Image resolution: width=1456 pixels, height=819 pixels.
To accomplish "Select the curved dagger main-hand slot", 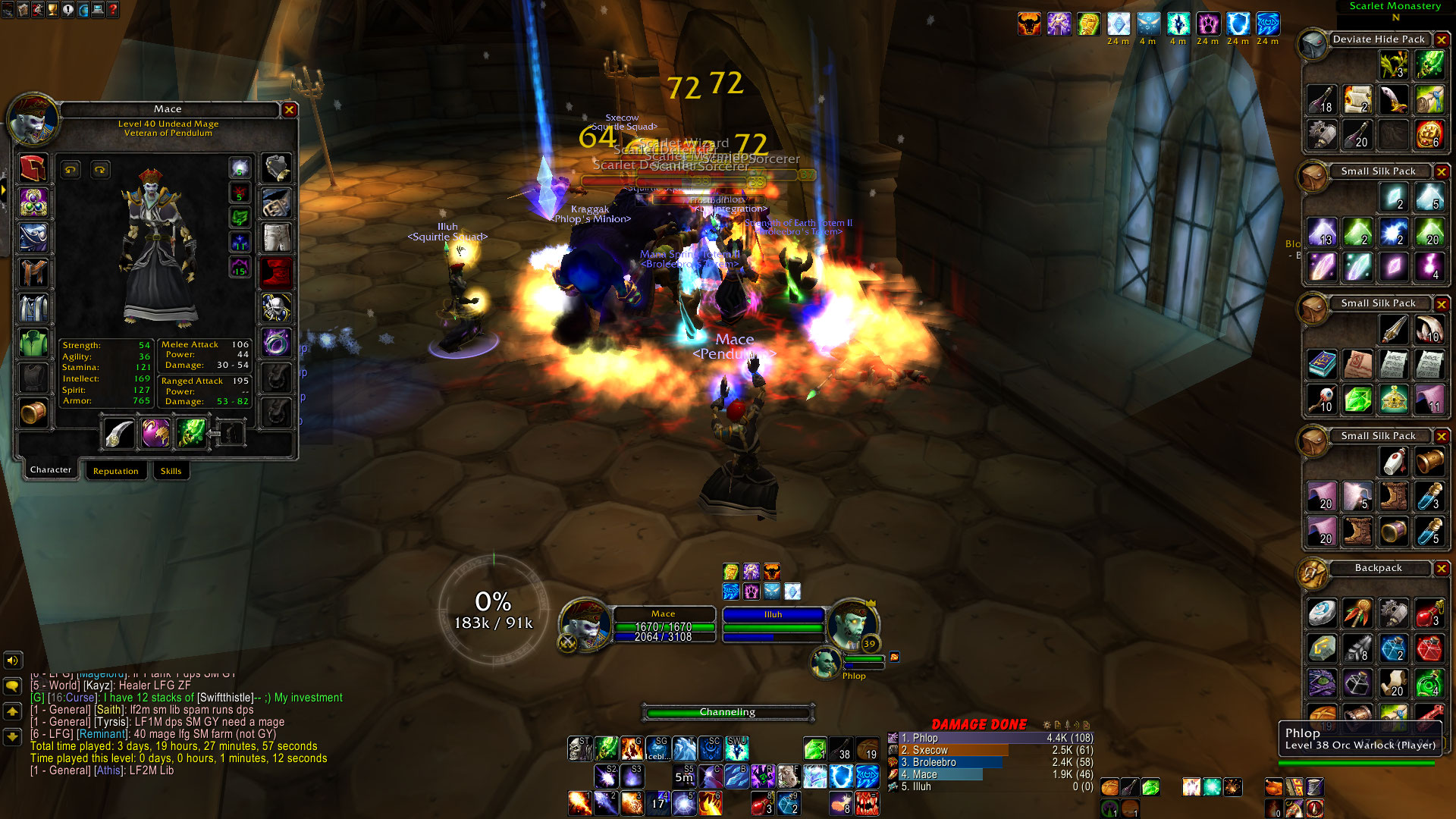I will (118, 433).
